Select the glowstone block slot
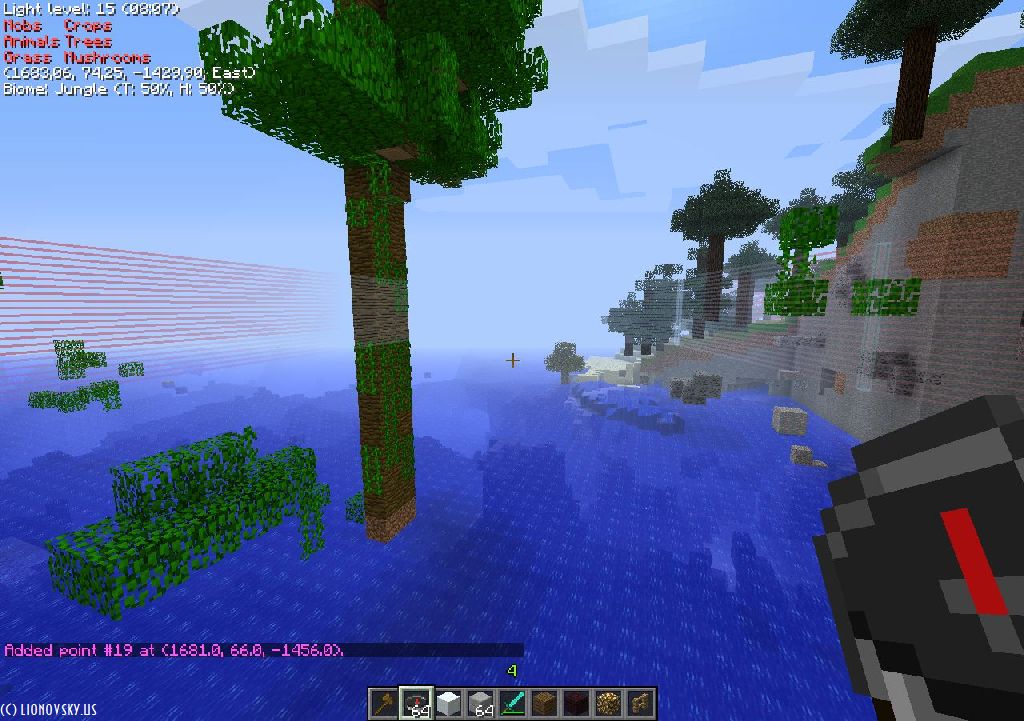1024x721 pixels. [608, 703]
